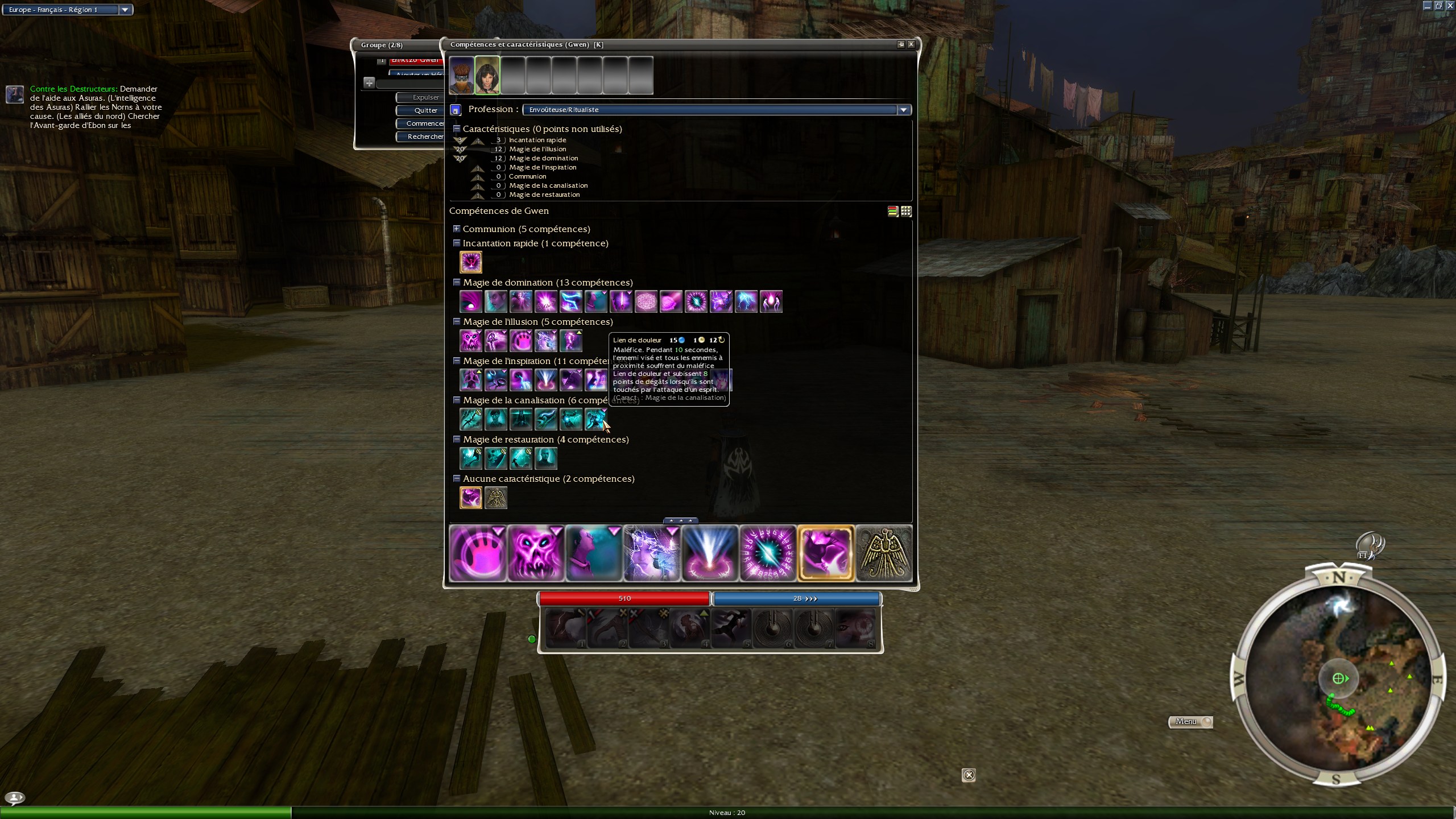Collapse the Magie de restauration category
1456x819 pixels.
coord(456,439)
